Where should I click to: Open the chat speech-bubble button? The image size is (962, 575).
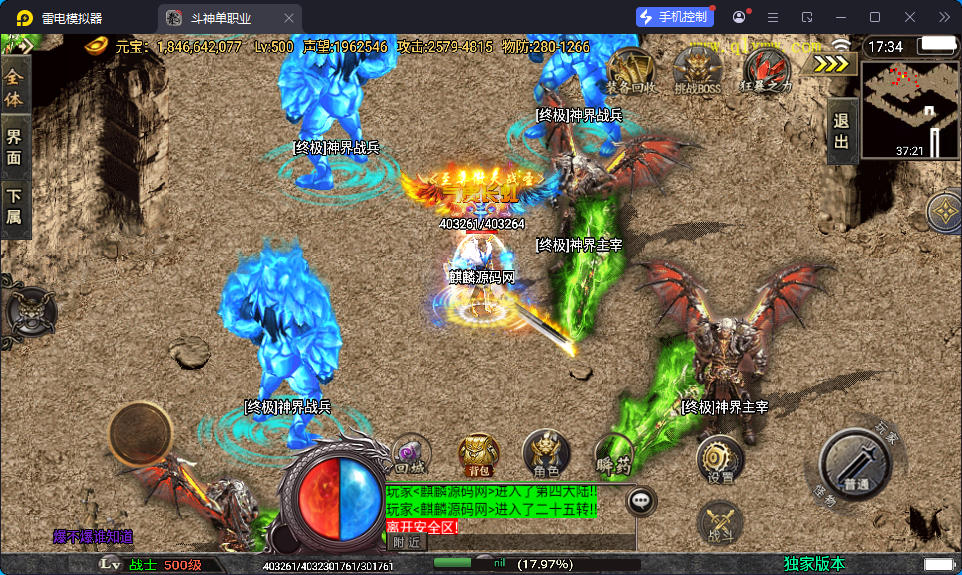point(641,500)
